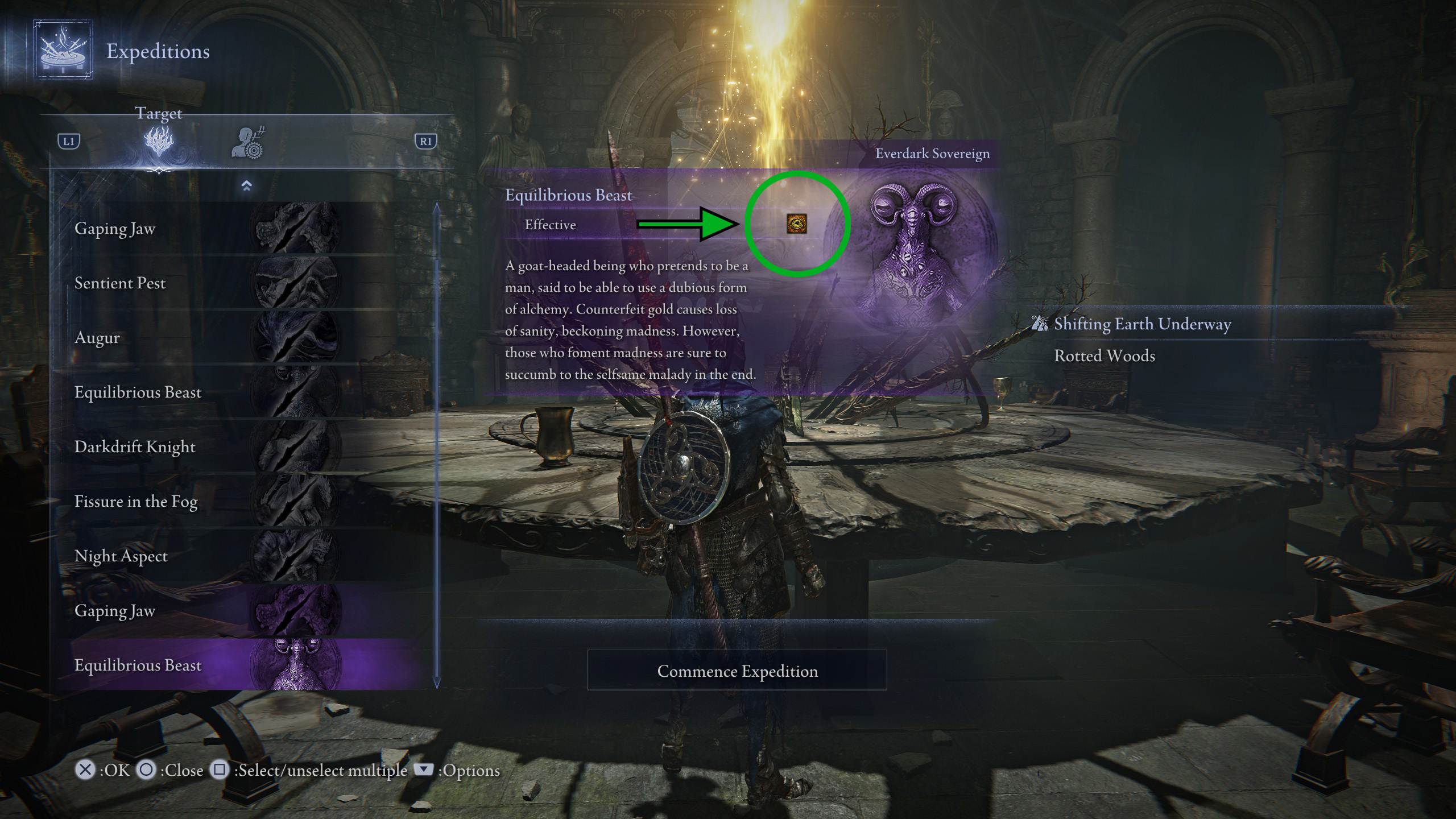Click the scroll-up chevron above the list

point(246,186)
